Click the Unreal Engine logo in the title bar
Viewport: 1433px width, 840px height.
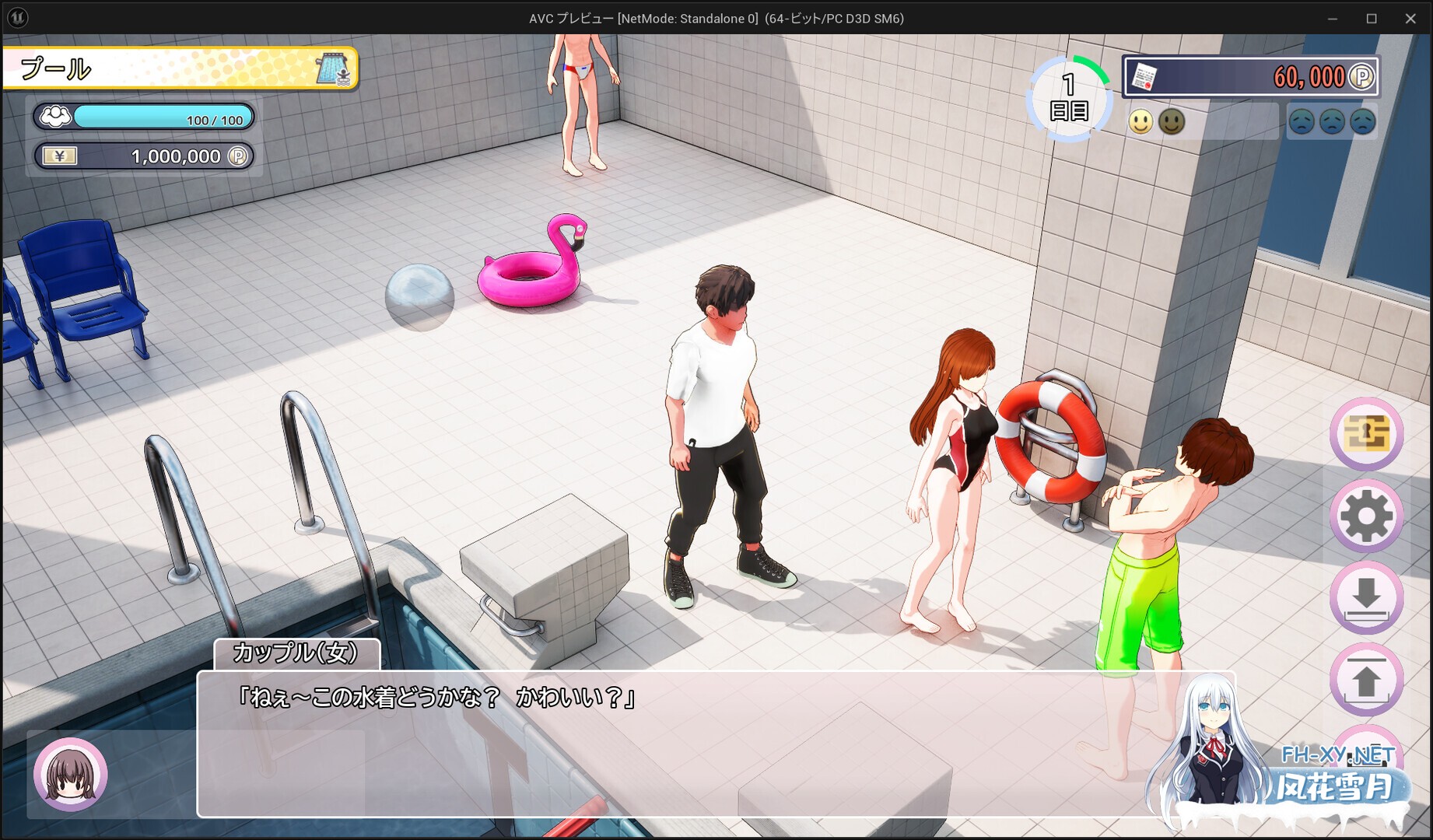(17, 17)
